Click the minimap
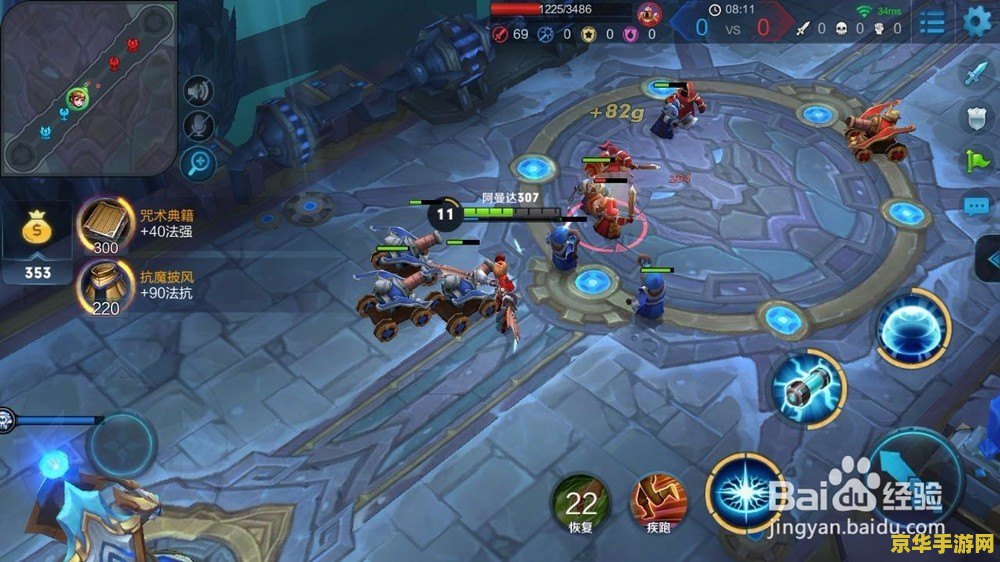1000x562 pixels. (x=88, y=88)
